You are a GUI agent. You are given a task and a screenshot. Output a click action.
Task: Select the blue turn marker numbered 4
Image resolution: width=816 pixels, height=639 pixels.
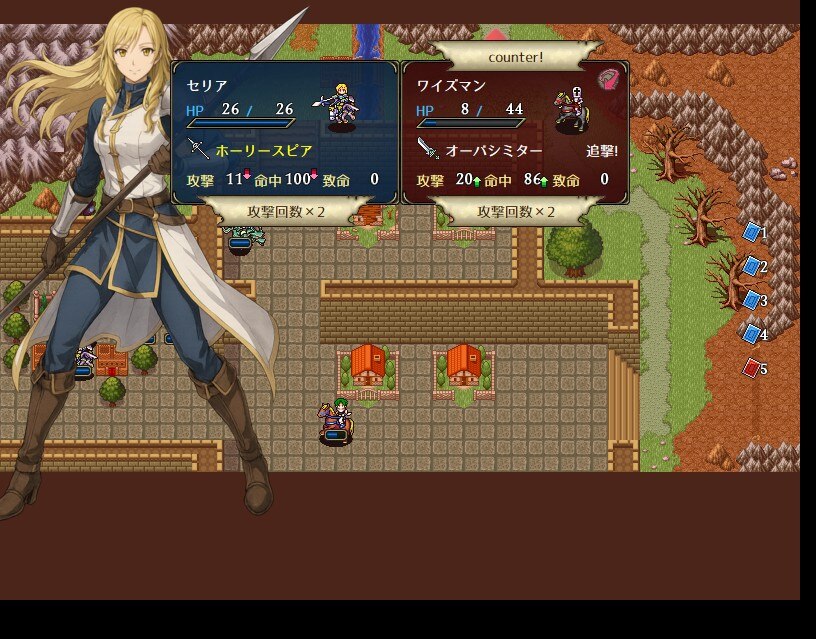pyautogui.click(x=752, y=334)
